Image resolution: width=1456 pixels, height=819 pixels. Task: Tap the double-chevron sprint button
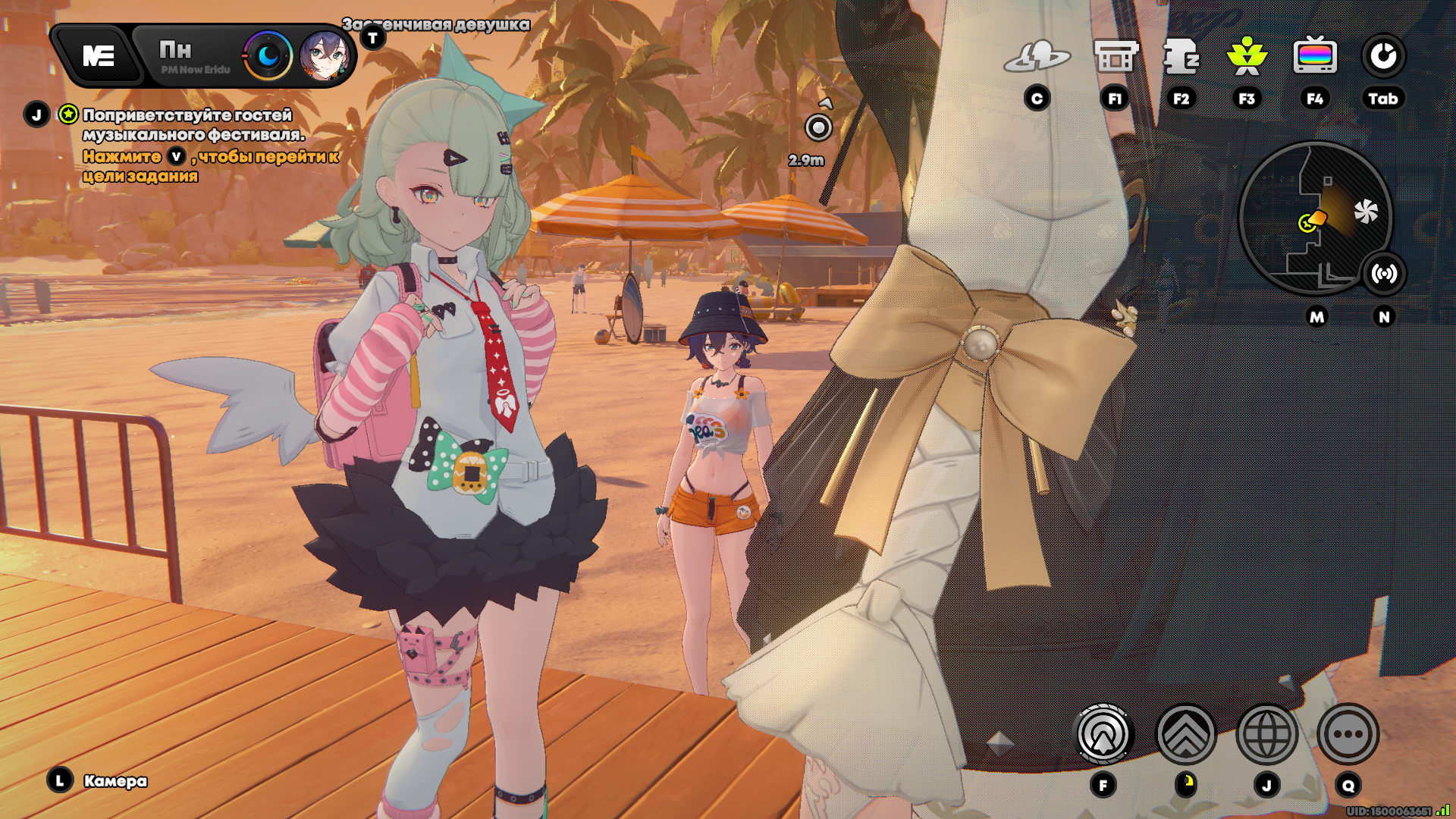(x=1185, y=734)
